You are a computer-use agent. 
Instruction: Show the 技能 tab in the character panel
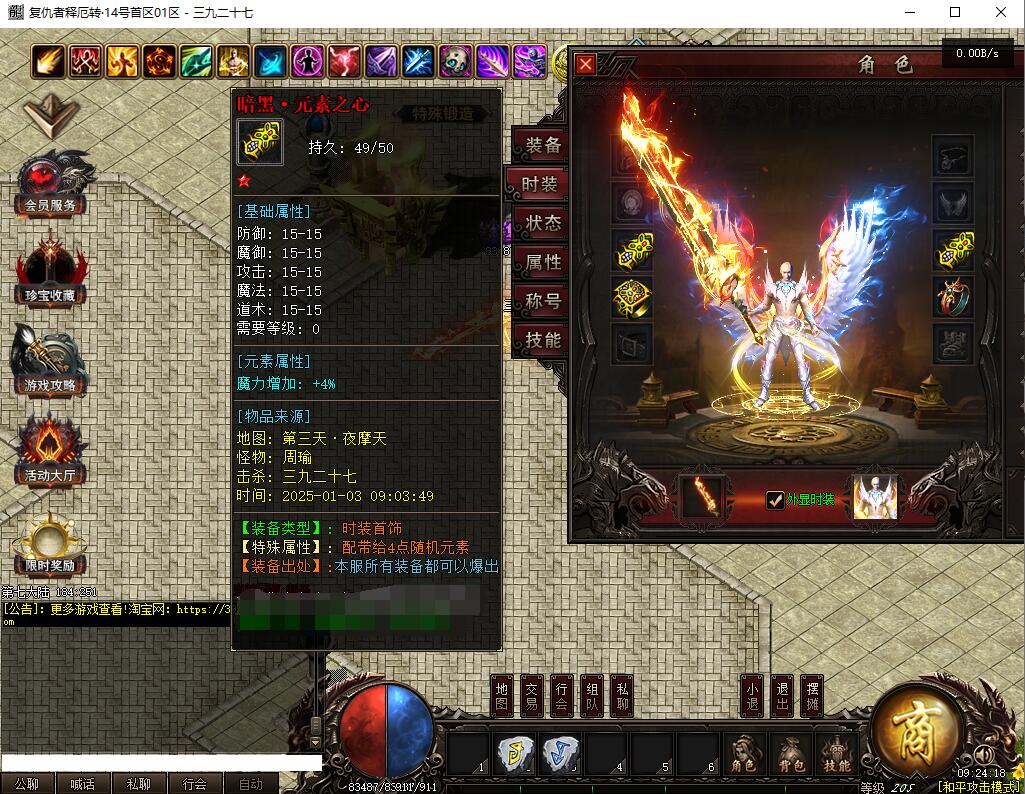coord(543,340)
